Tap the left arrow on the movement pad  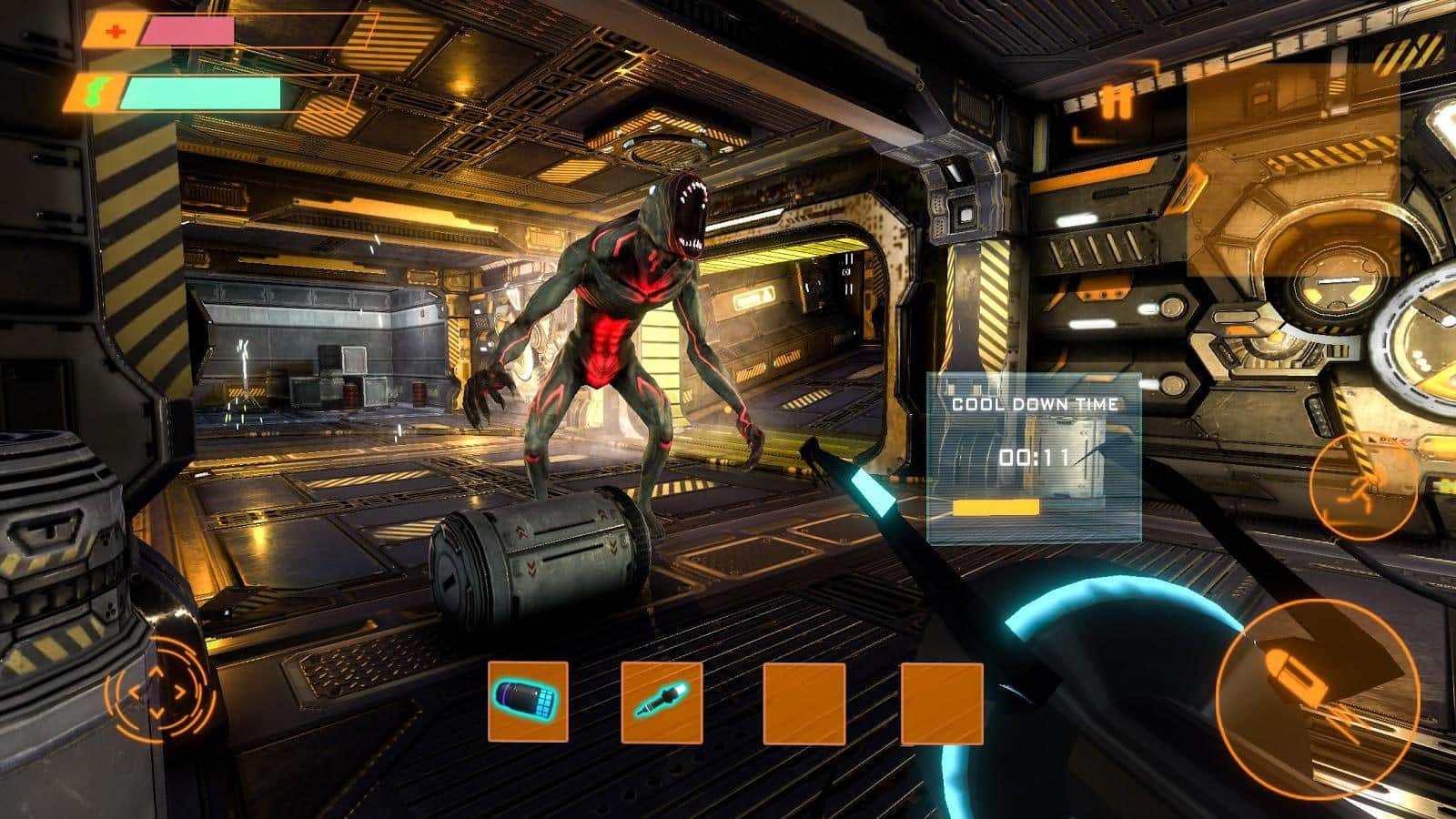[x=136, y=693]
